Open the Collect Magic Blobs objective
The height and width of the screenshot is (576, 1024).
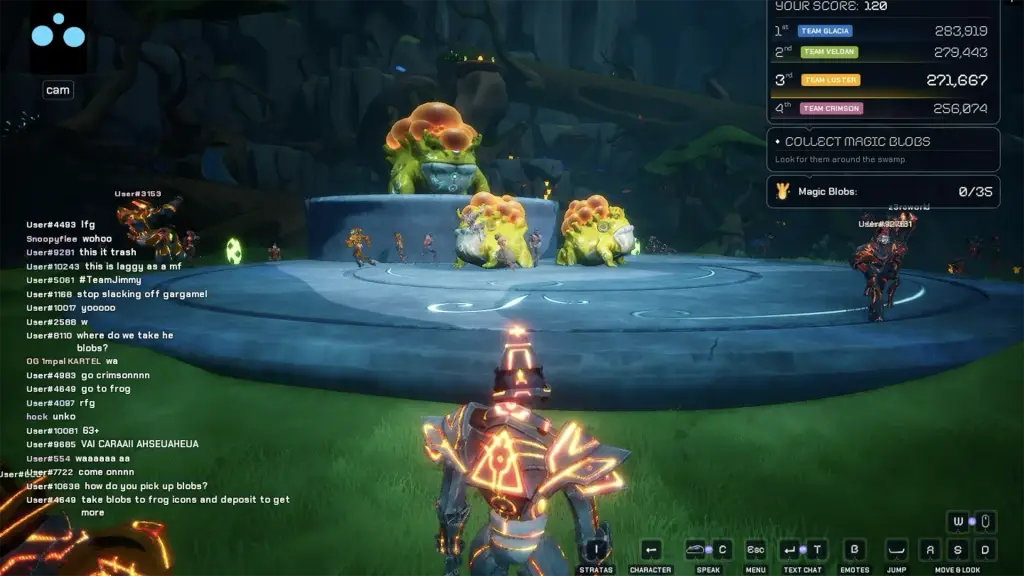point(883,149)
